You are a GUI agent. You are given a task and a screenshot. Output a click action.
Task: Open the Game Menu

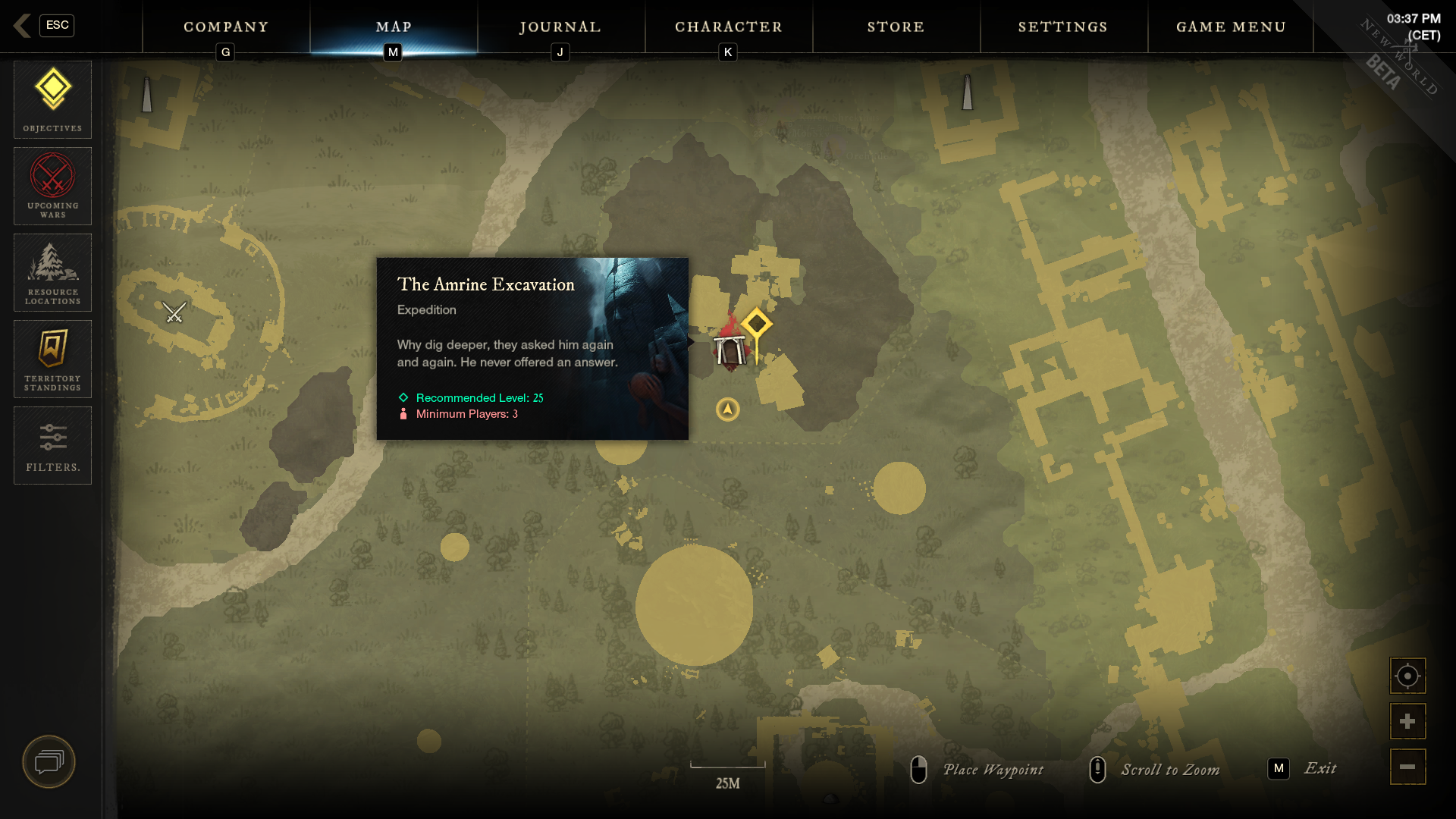[1229, 27]
